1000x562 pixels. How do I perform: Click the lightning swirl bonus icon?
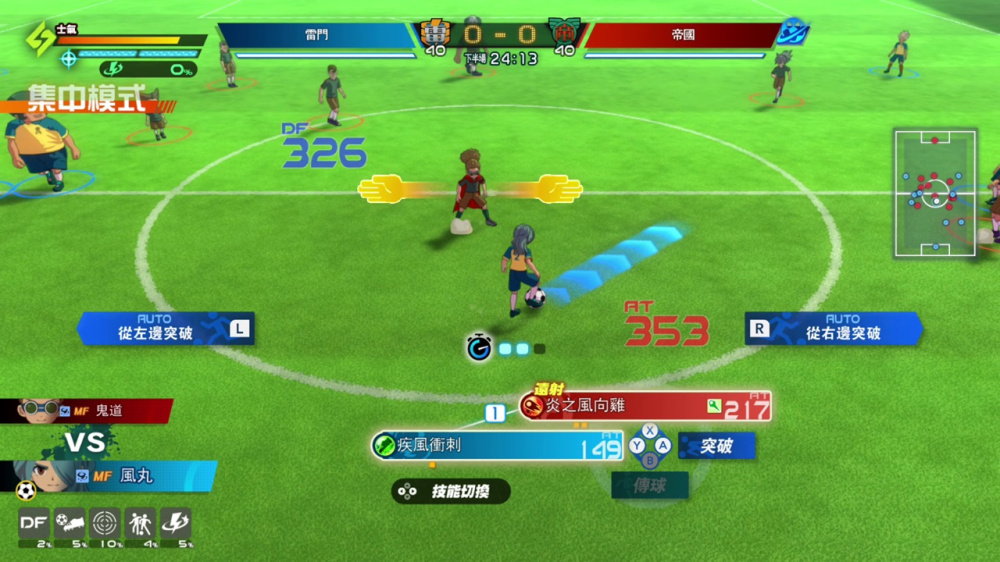click(x=175, y=523)
